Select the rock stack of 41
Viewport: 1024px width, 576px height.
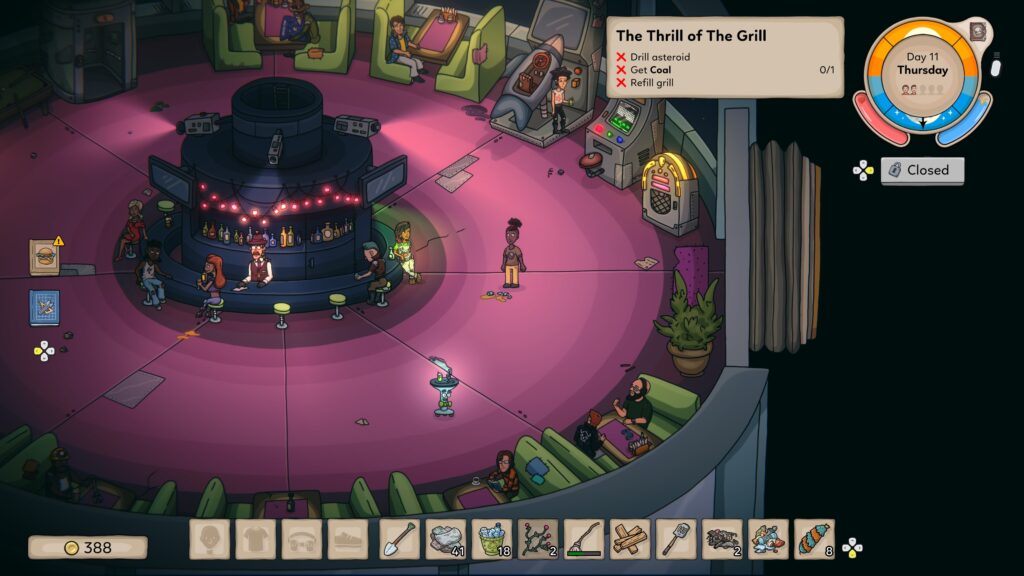click(445, 539)
